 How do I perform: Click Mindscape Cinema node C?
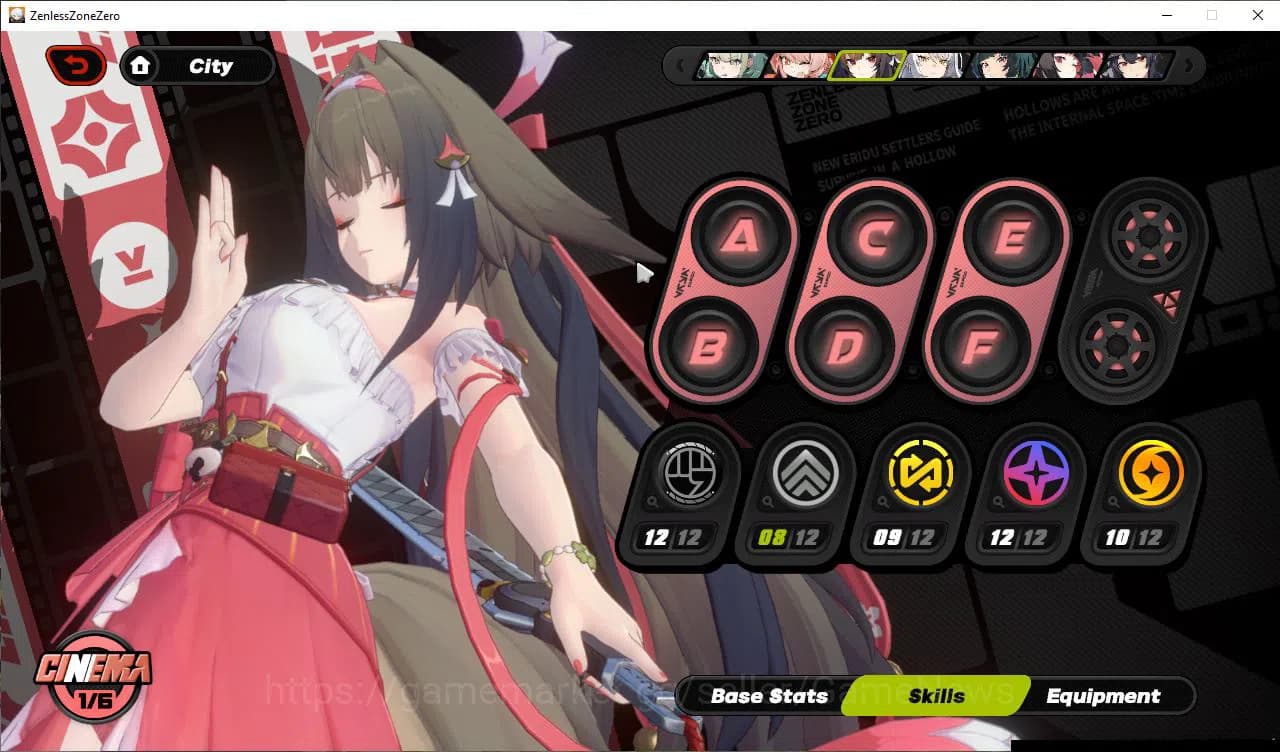(x=875, y=235)
